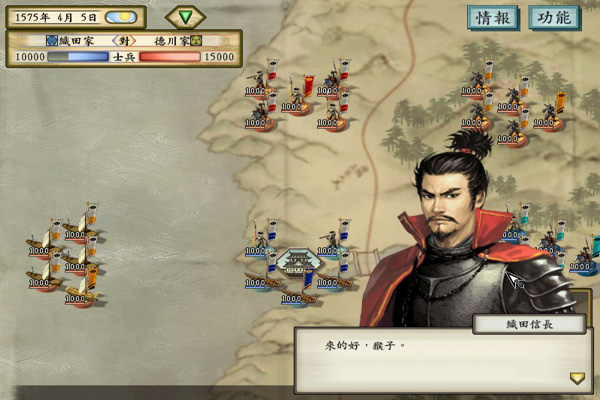Image resolution: width=600 pixels, height=400 pixels.
Task: Advance dialogue with the yellow arrow
Action: pos(577,378)
